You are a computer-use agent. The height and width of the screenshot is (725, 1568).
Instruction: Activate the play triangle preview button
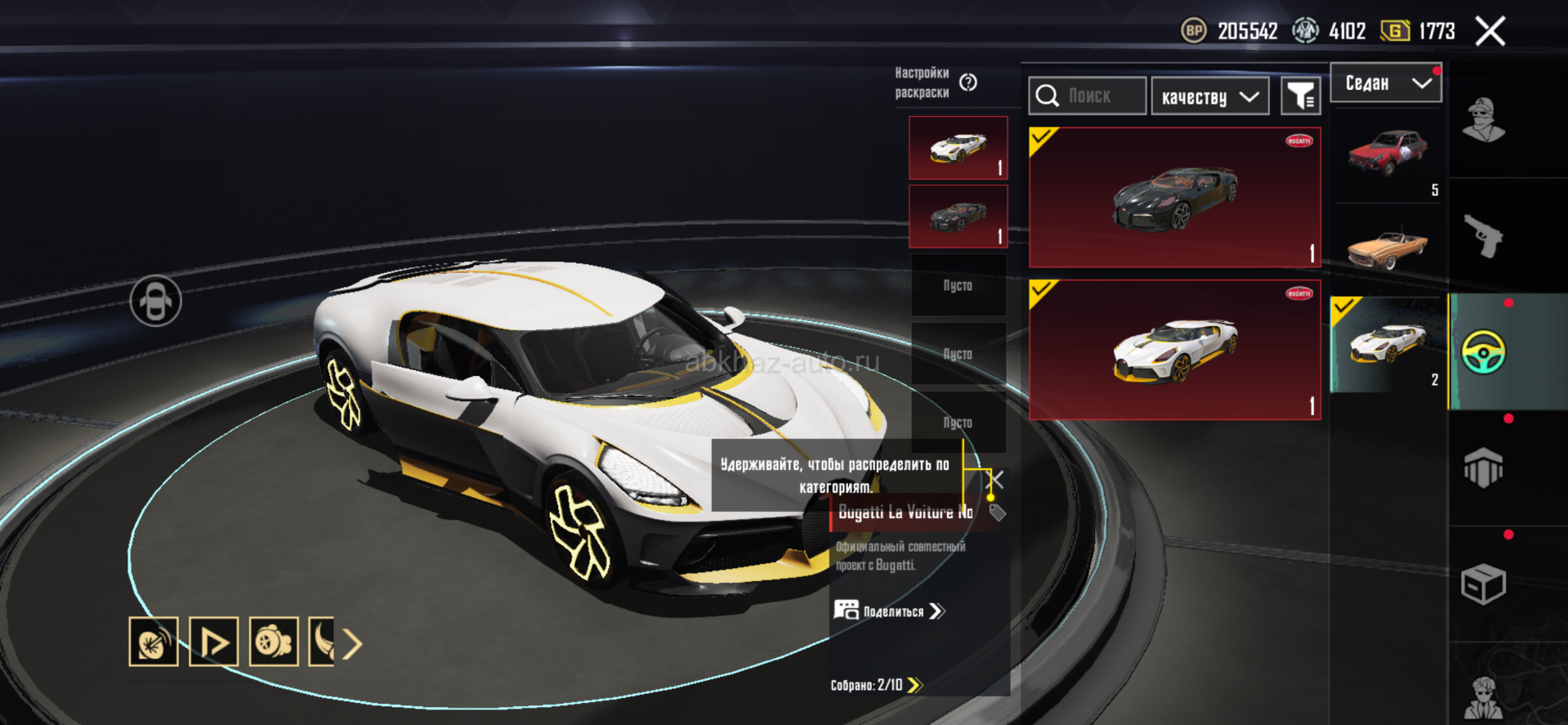[x=214, y=642]
